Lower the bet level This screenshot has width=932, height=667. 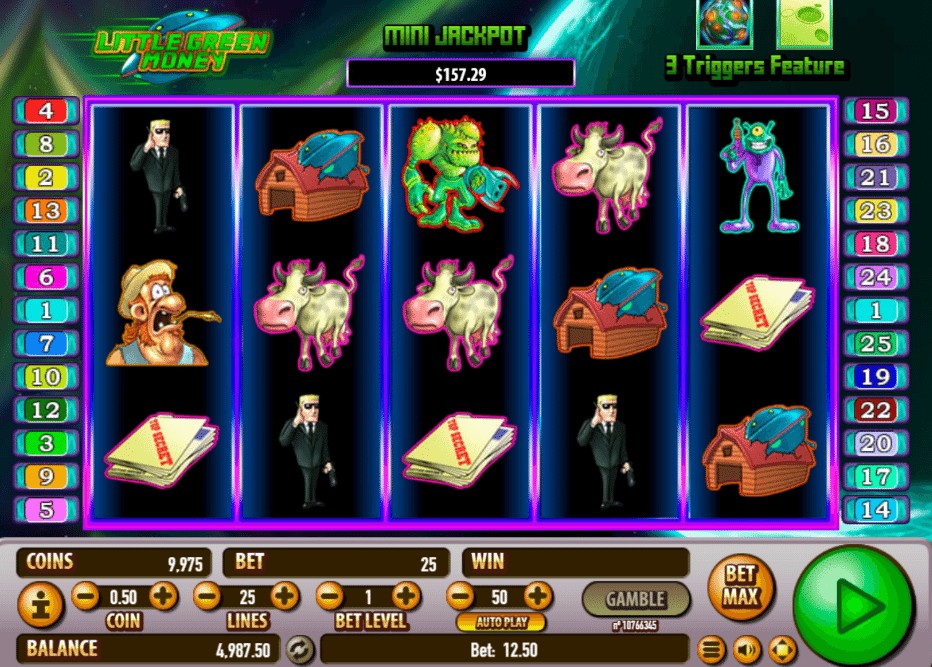(x=330, y=597)
